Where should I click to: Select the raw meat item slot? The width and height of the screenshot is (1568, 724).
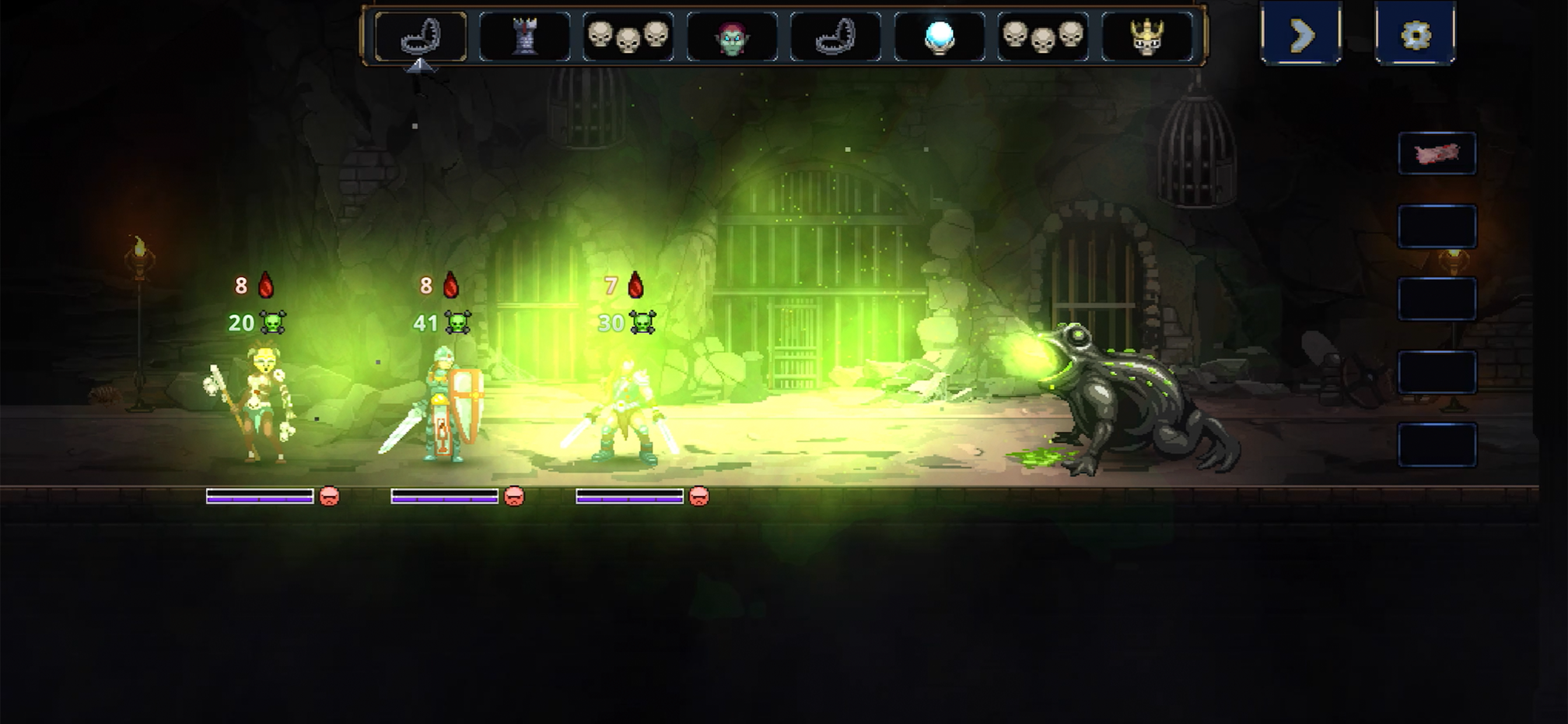(x=1437, y=153)
